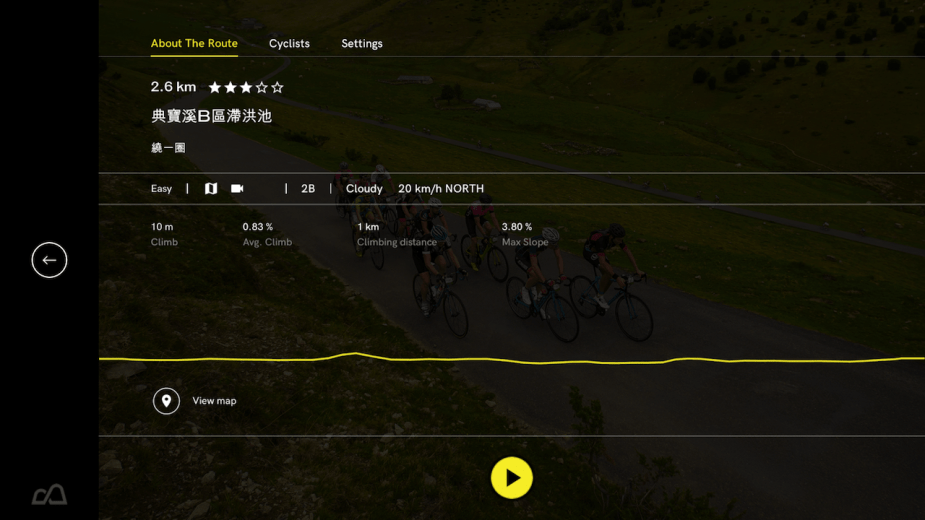Click the logo in the bottom-left corner
Image resolution: width=925 pixels, height=520 pixels.
click(49, 494)
